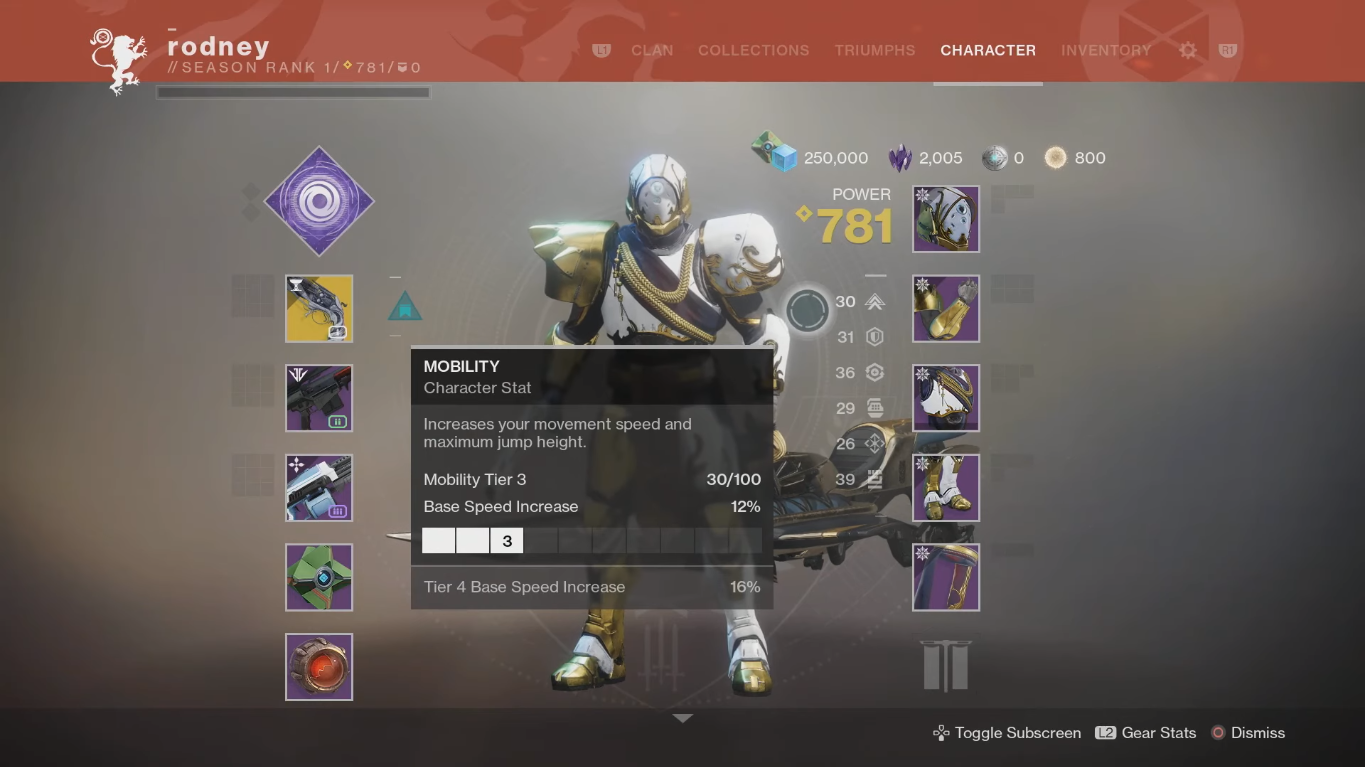Image resolution: width=1365 pixels, height=767 pixels.
Task: Open the class item slot
Action: (x=946, y=577)
